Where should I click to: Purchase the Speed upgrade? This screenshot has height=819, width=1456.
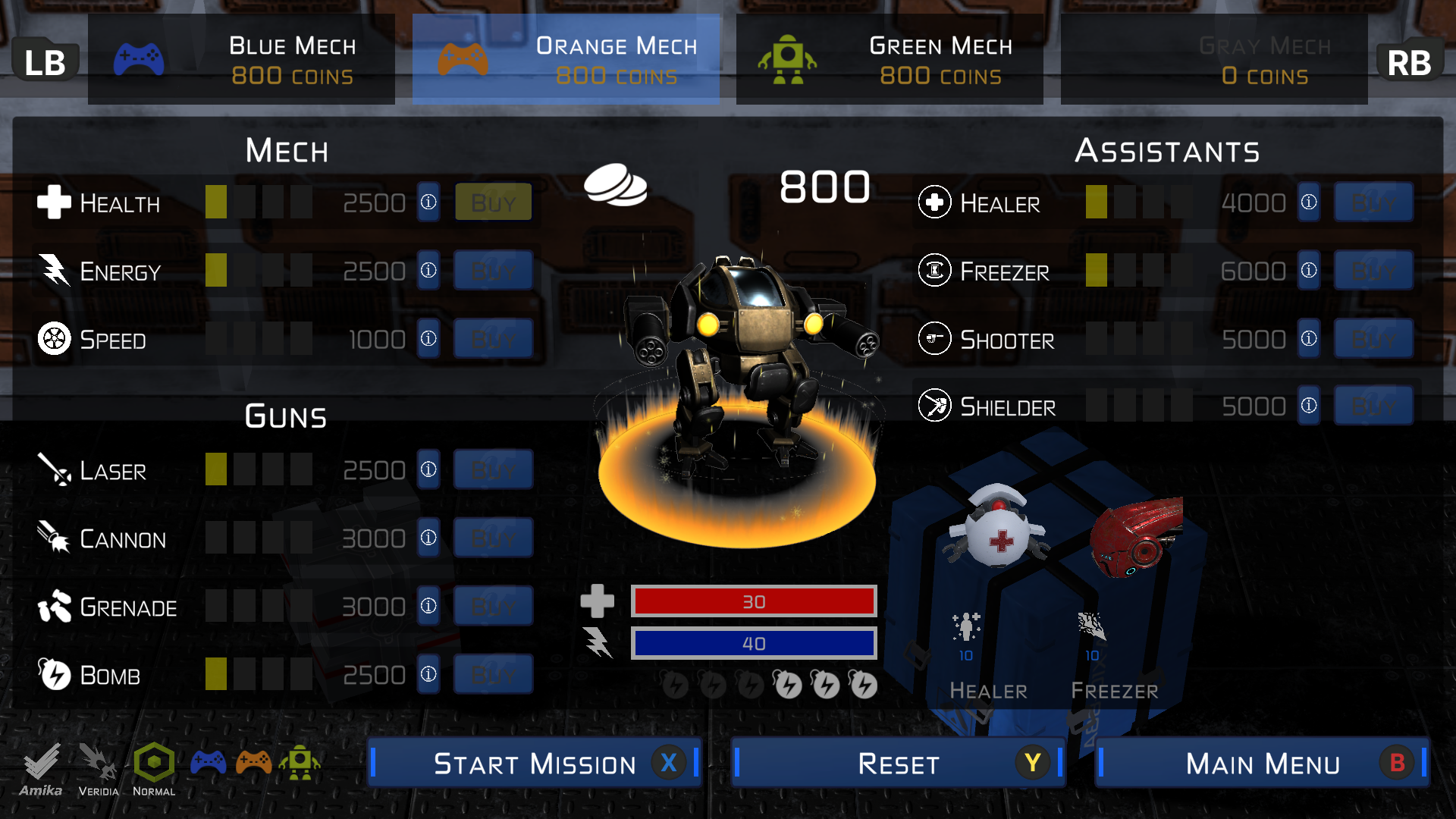point(493,339)
